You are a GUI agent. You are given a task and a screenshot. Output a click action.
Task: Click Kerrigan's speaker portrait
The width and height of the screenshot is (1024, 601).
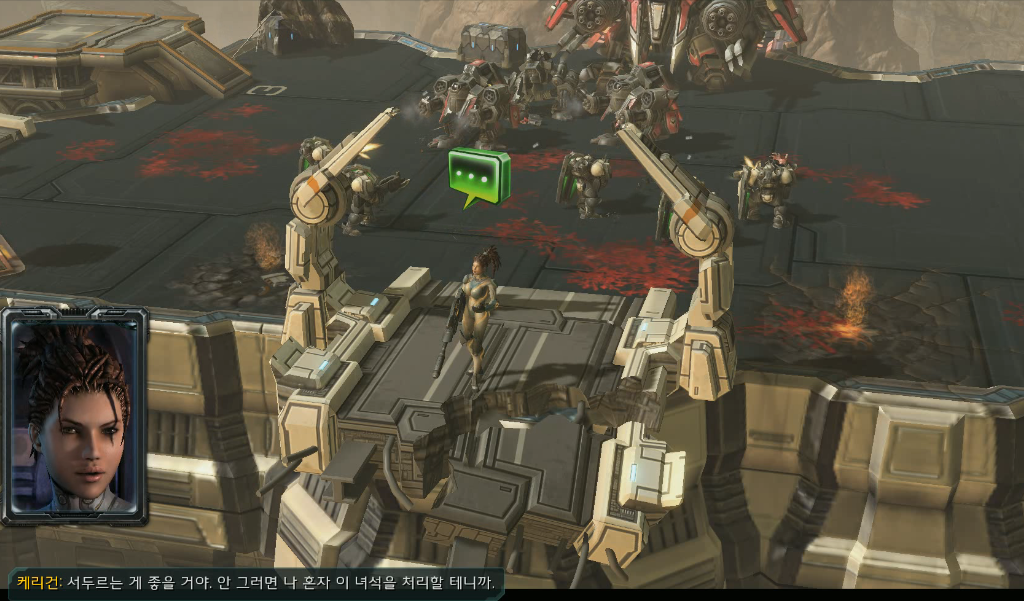(75, 416)
